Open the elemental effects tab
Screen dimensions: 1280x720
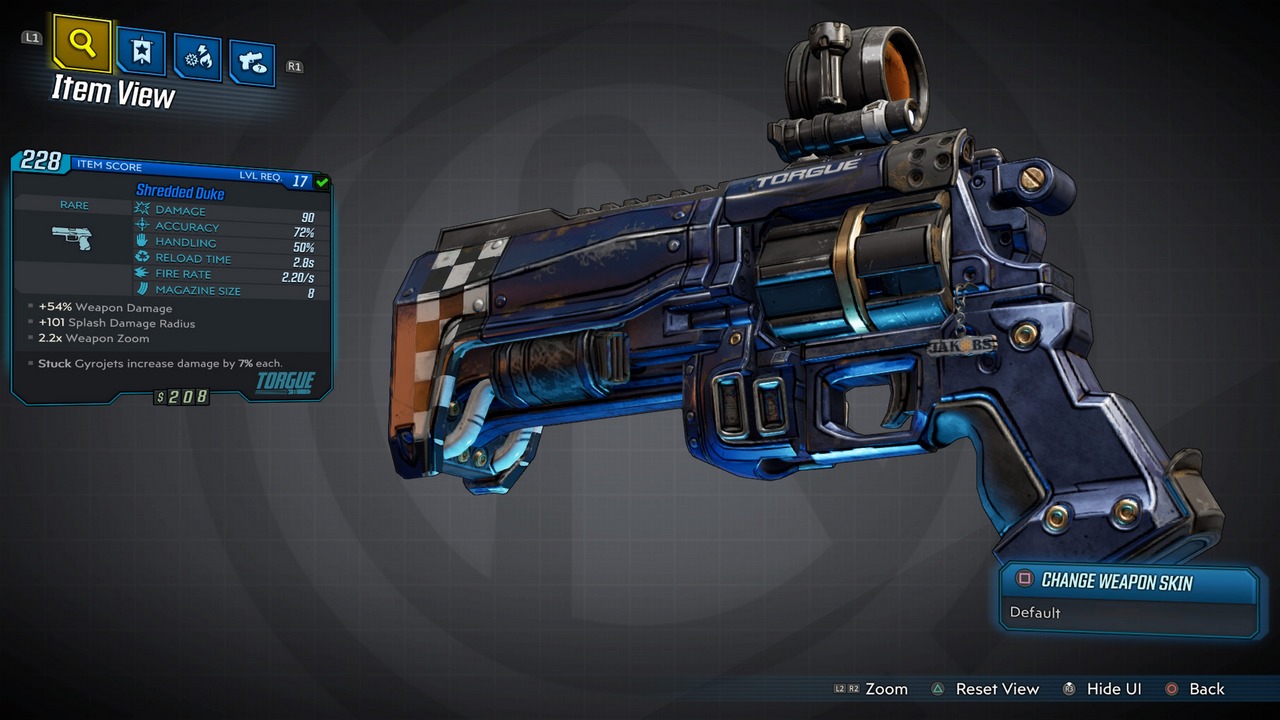(197, 58)
